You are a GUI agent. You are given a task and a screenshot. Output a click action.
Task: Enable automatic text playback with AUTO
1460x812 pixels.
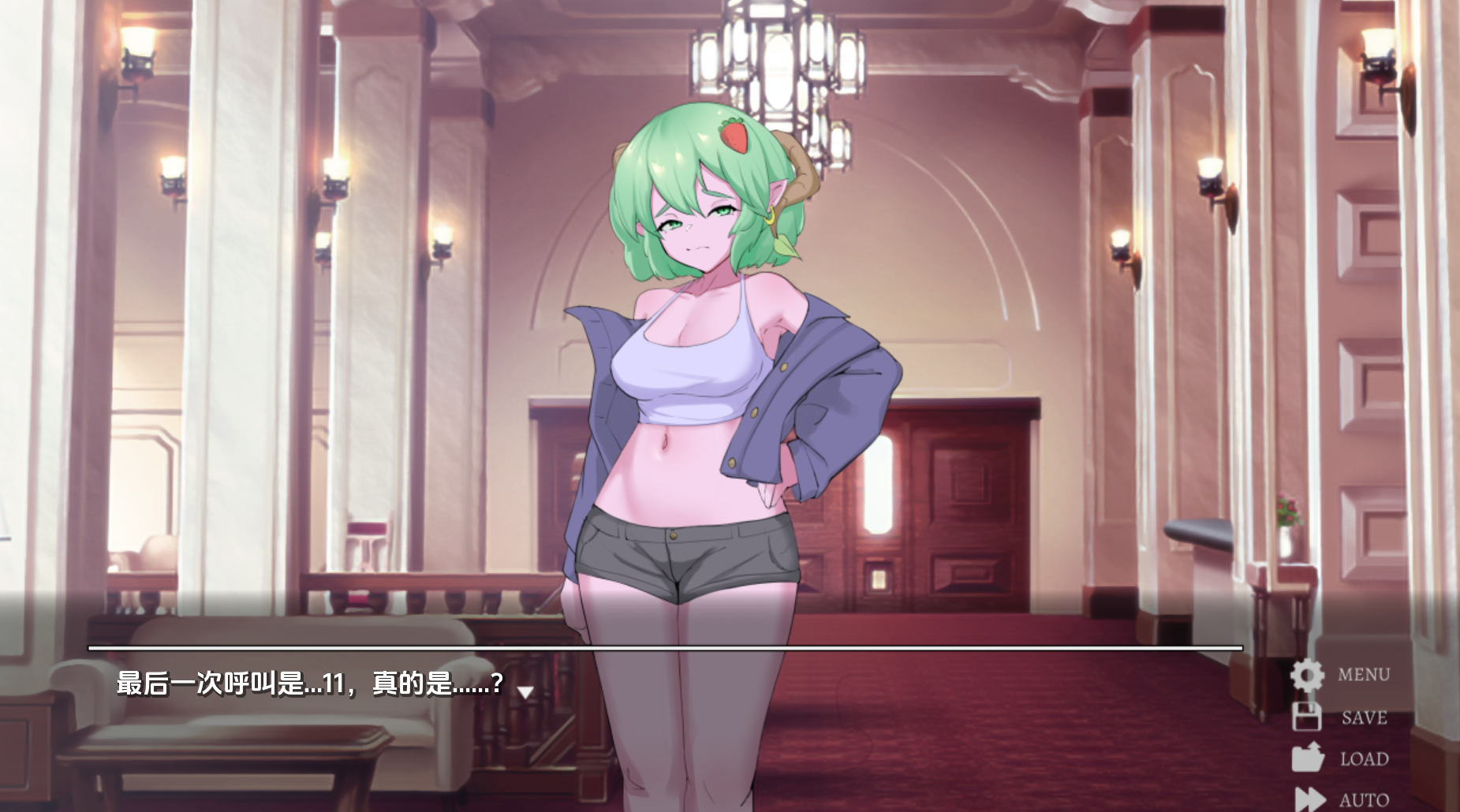tap(1364, 798)
